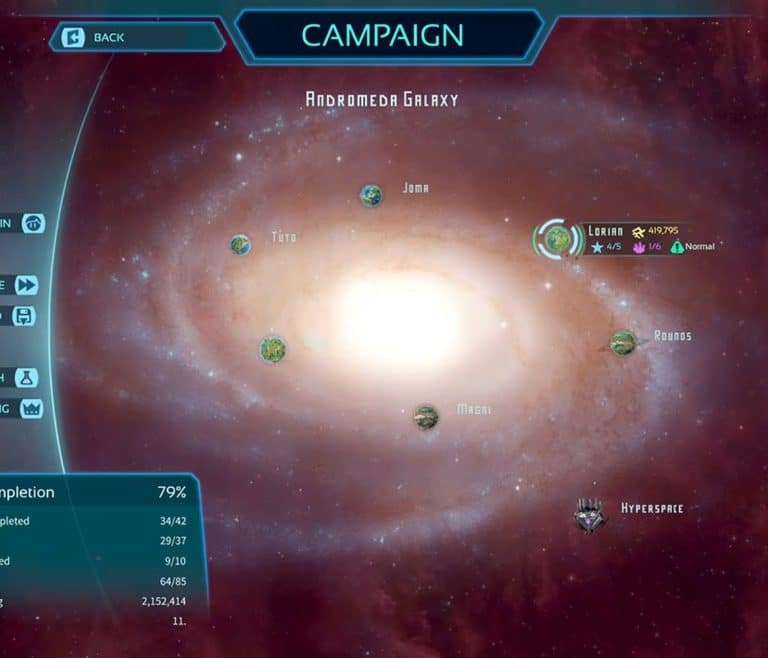Select the highlighted planet Lorian
768x658 pixels.
tap(558, 238)
